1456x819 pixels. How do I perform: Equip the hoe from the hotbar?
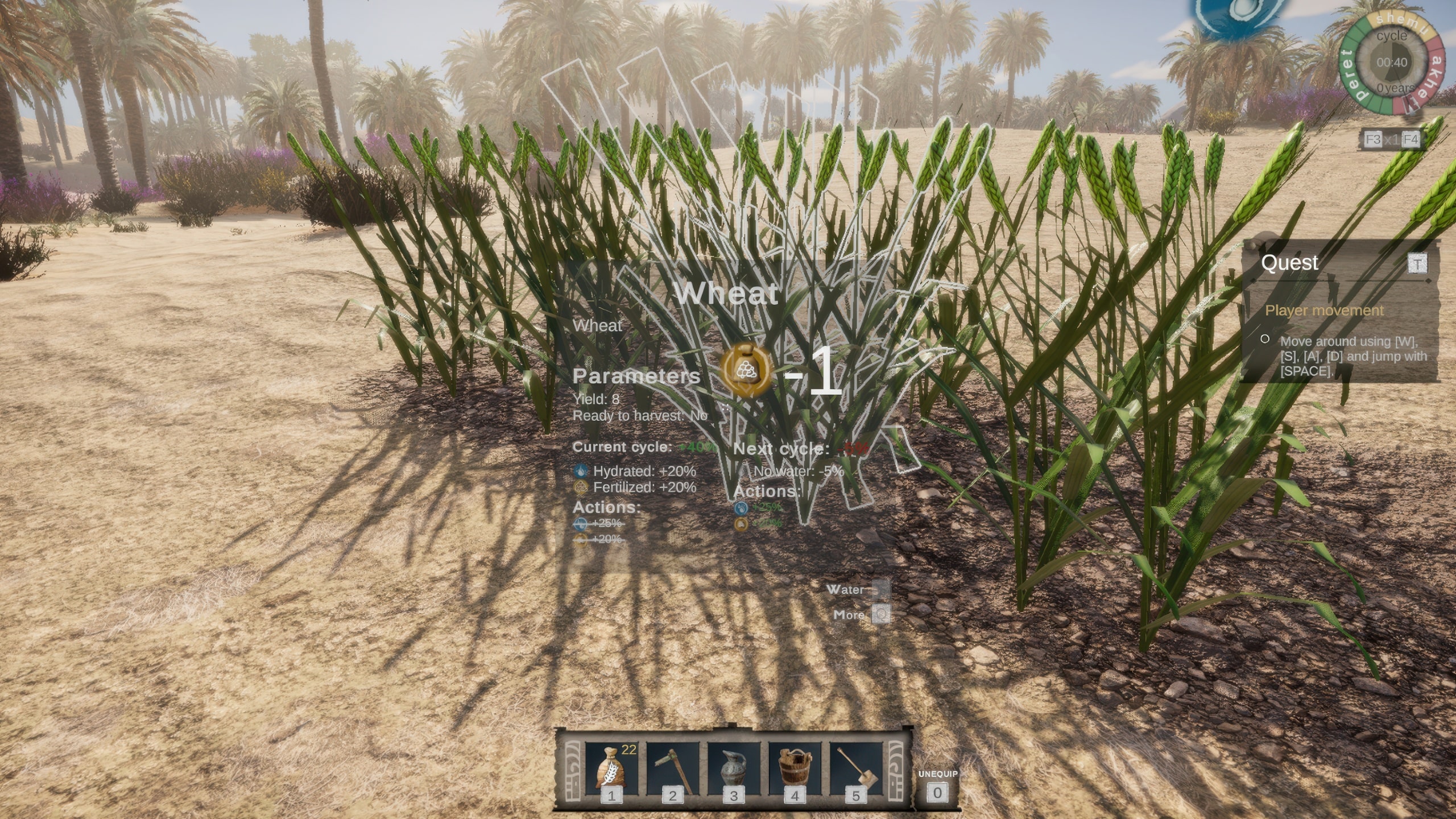coord(673,768)
